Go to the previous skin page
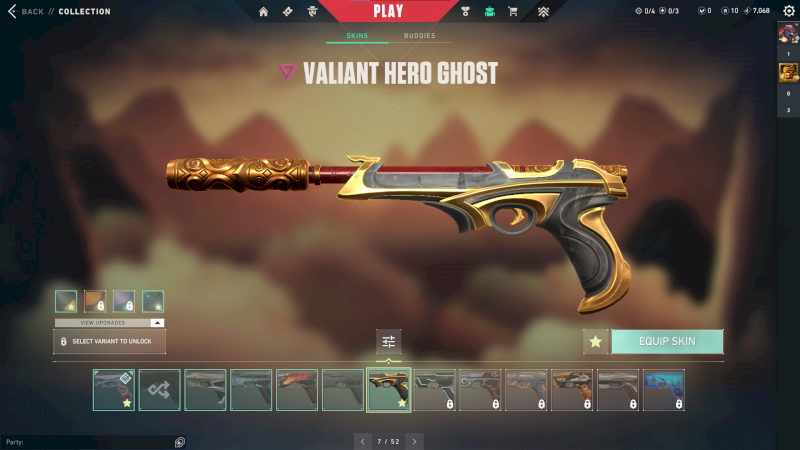The image size is (800, 450). pos(361,441)
